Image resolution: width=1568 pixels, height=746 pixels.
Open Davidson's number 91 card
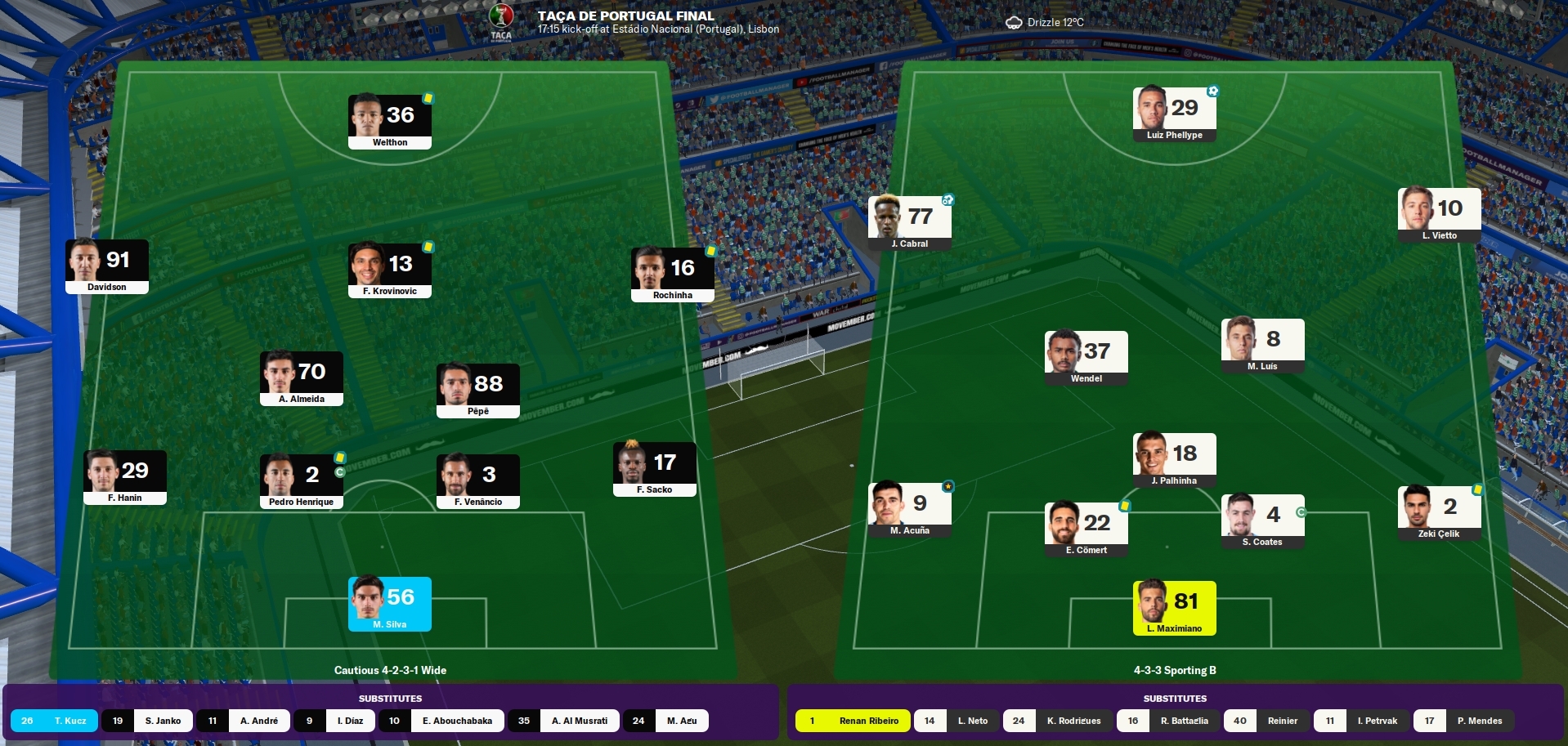pyautogui.click(x=107, y=266)
